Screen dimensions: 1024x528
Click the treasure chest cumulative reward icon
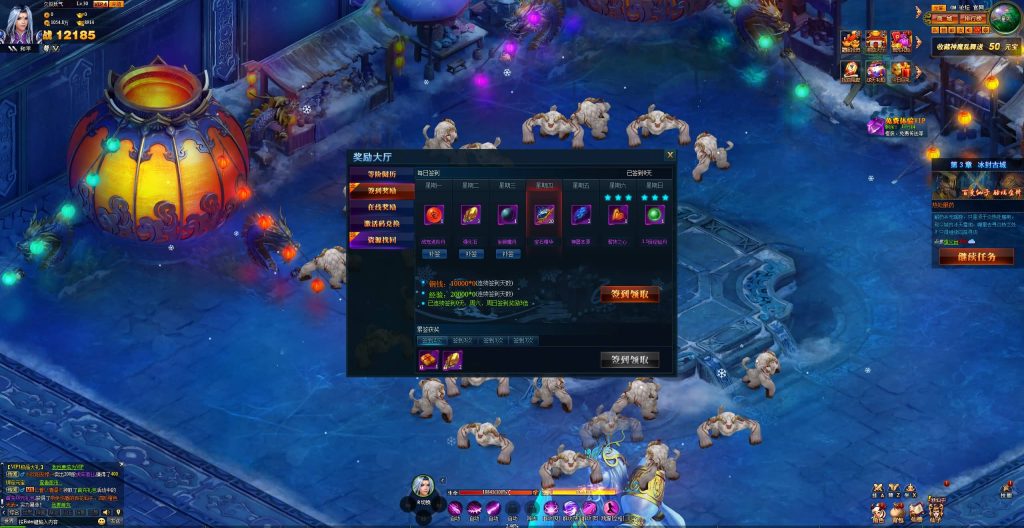pos(429,360)
